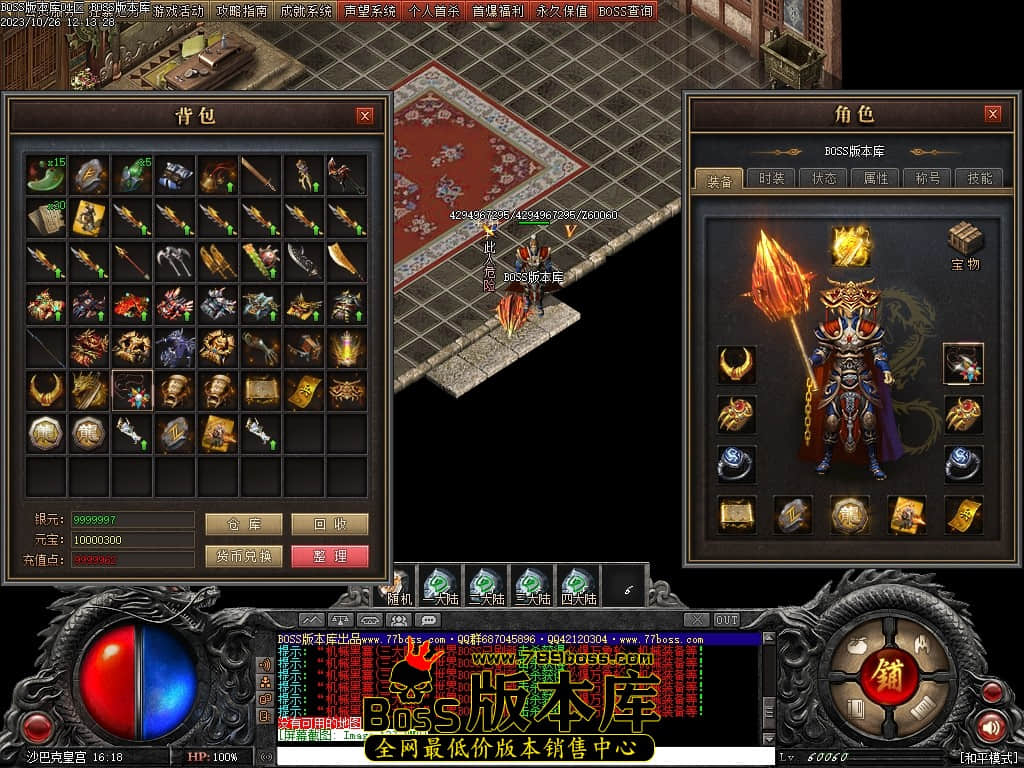Screen dimensions: 1024x768
Task: Activate the 三大陆 teleport hotbar slot
Action: point(532,585)
